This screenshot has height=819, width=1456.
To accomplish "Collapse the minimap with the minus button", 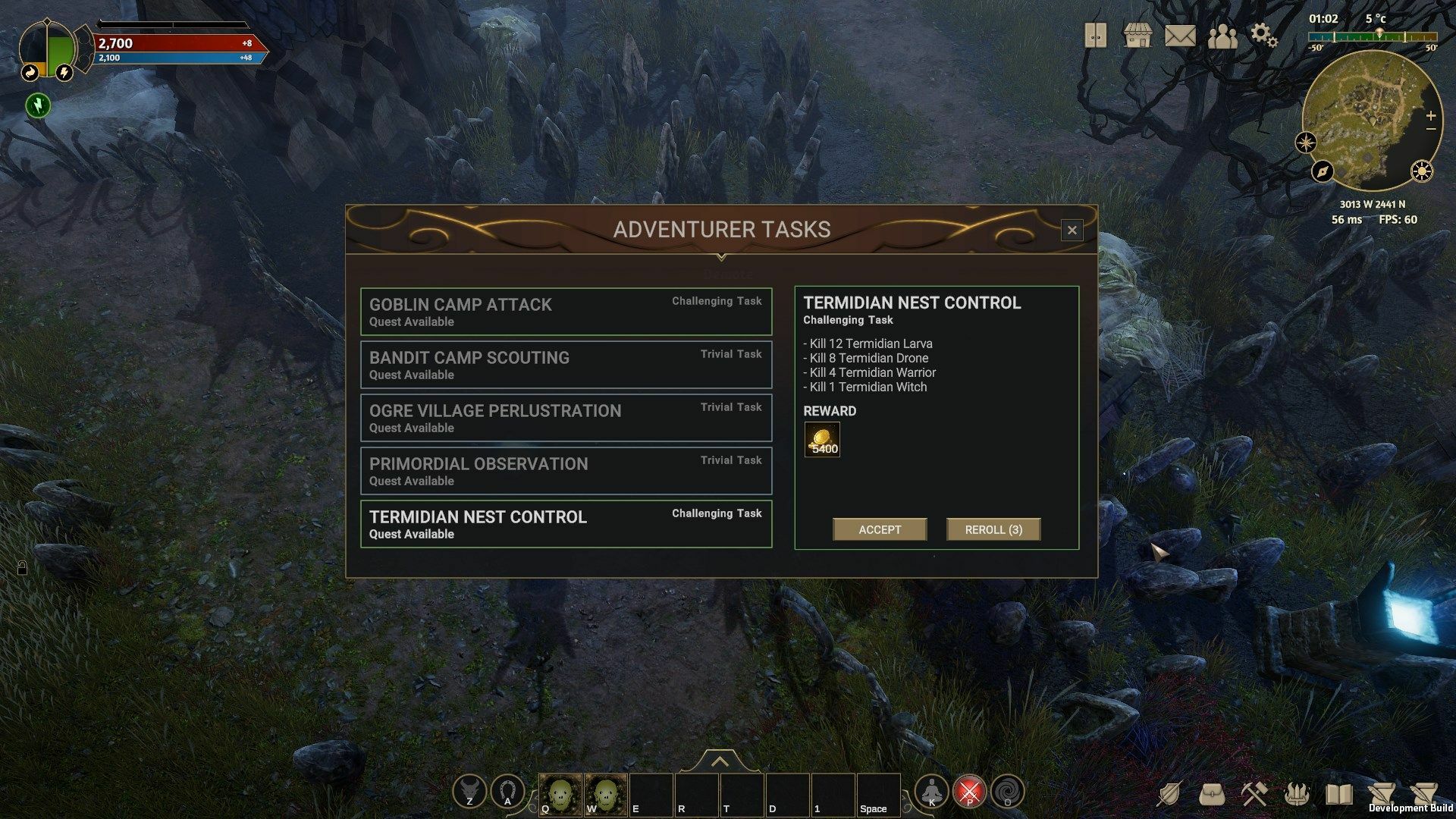I will tap(1430, 130).
